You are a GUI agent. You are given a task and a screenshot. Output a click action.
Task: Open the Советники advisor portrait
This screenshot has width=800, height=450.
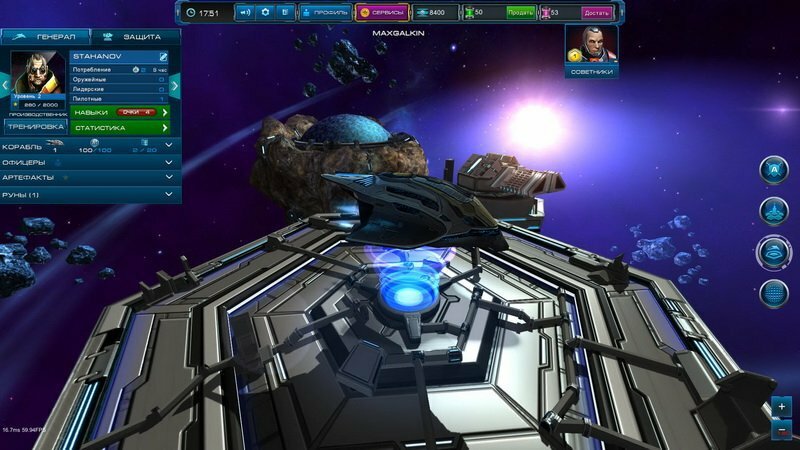(591, 50)
